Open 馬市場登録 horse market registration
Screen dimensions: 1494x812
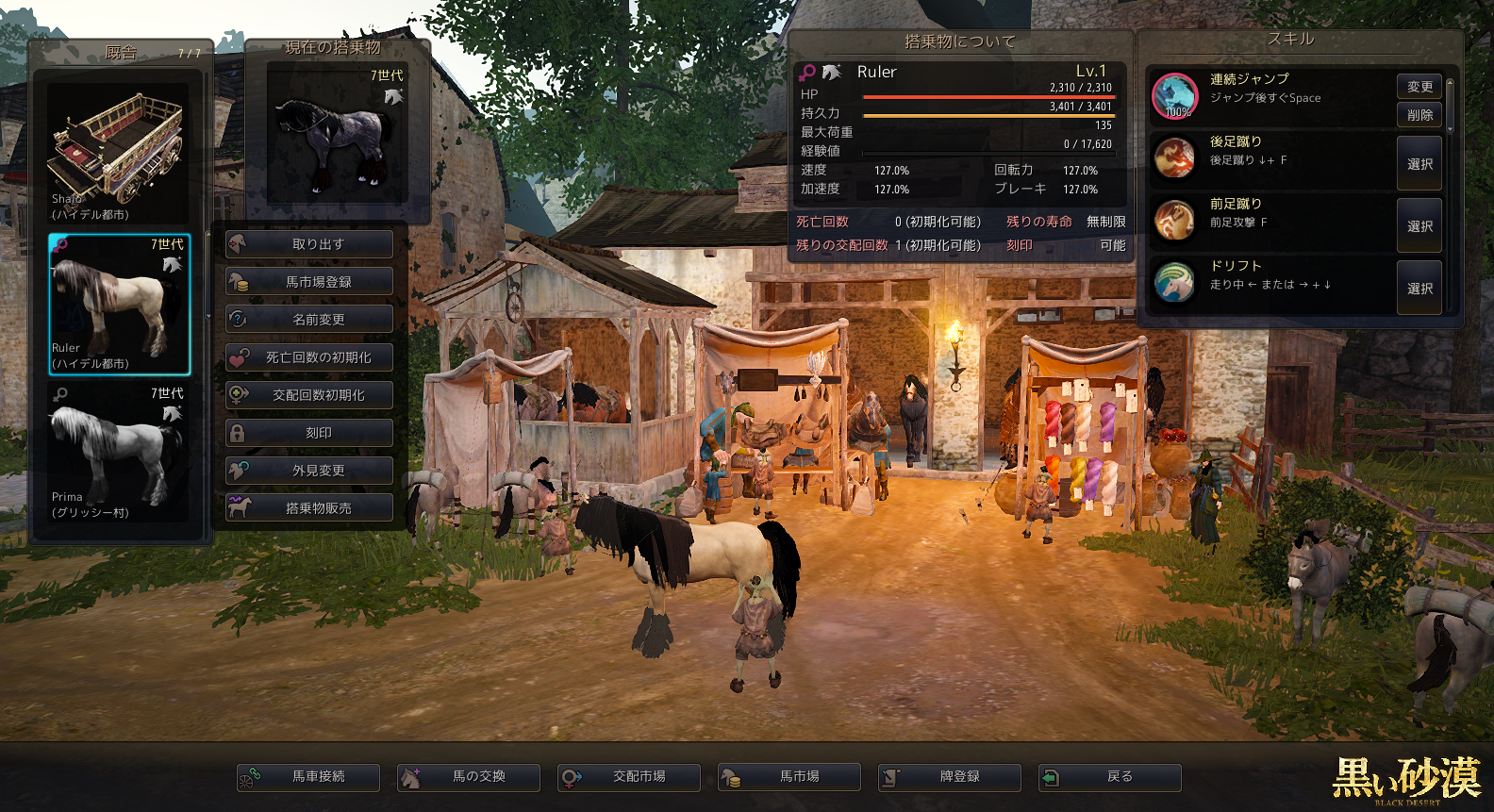pos(309,282)
